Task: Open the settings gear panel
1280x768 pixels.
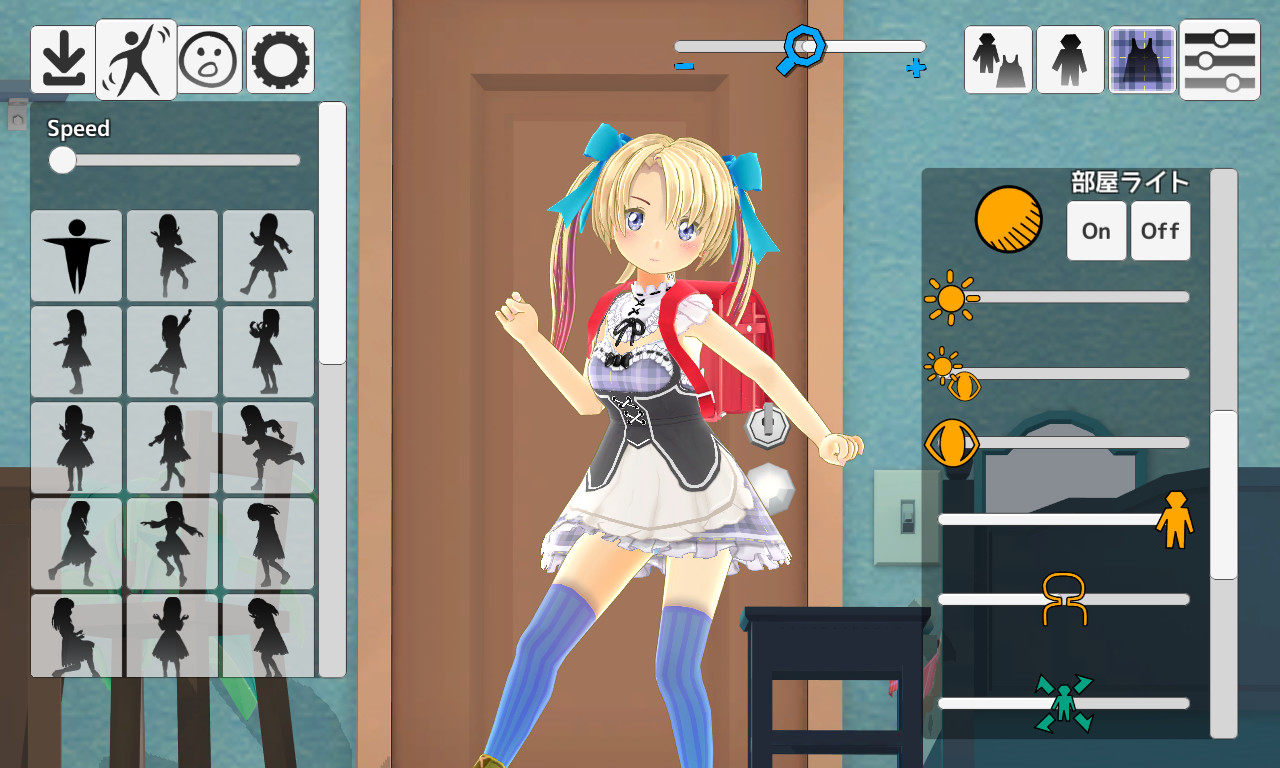Action: (x=279, y=60)
